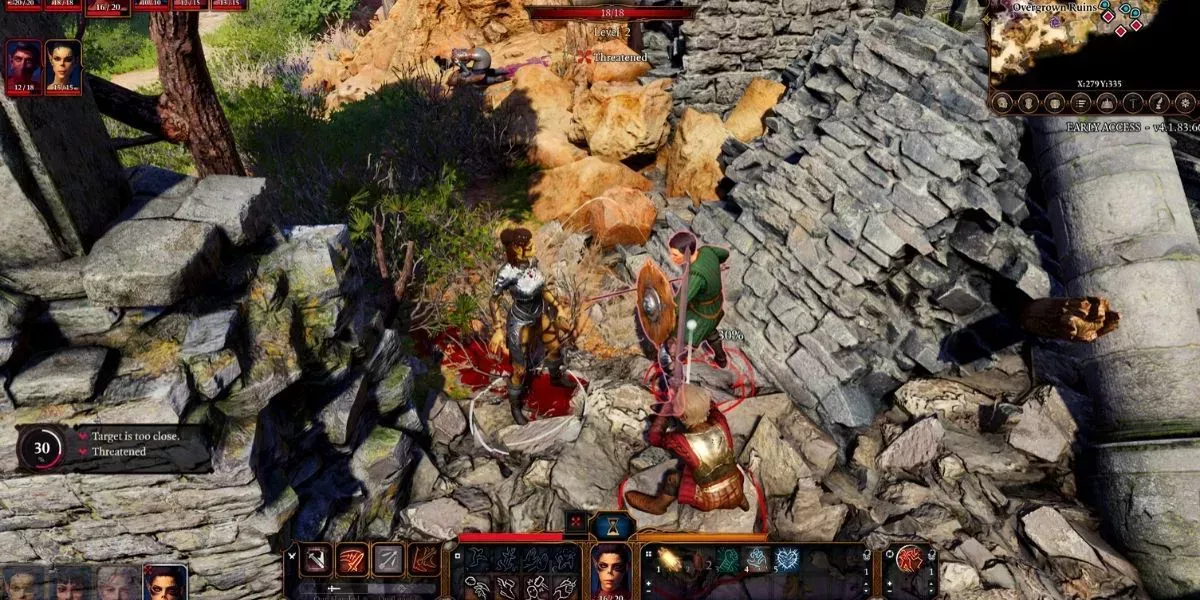Select the melee weapon attack icon
This screenshot has width=1200, height=600.
coord(316,559)
